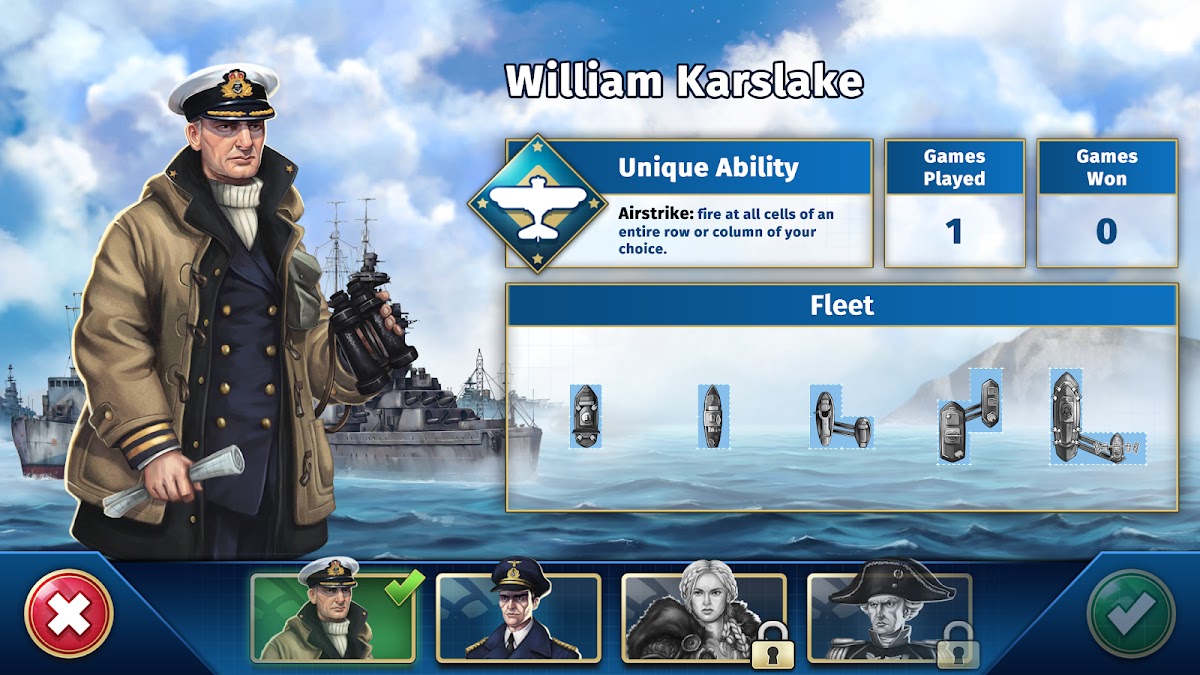Image resolution: width=1200 pixels, height=675 pixels.
Task: Choose the dark-uniformed officer commander portrait
Action: pyautogui.click(x=518, y=616)
